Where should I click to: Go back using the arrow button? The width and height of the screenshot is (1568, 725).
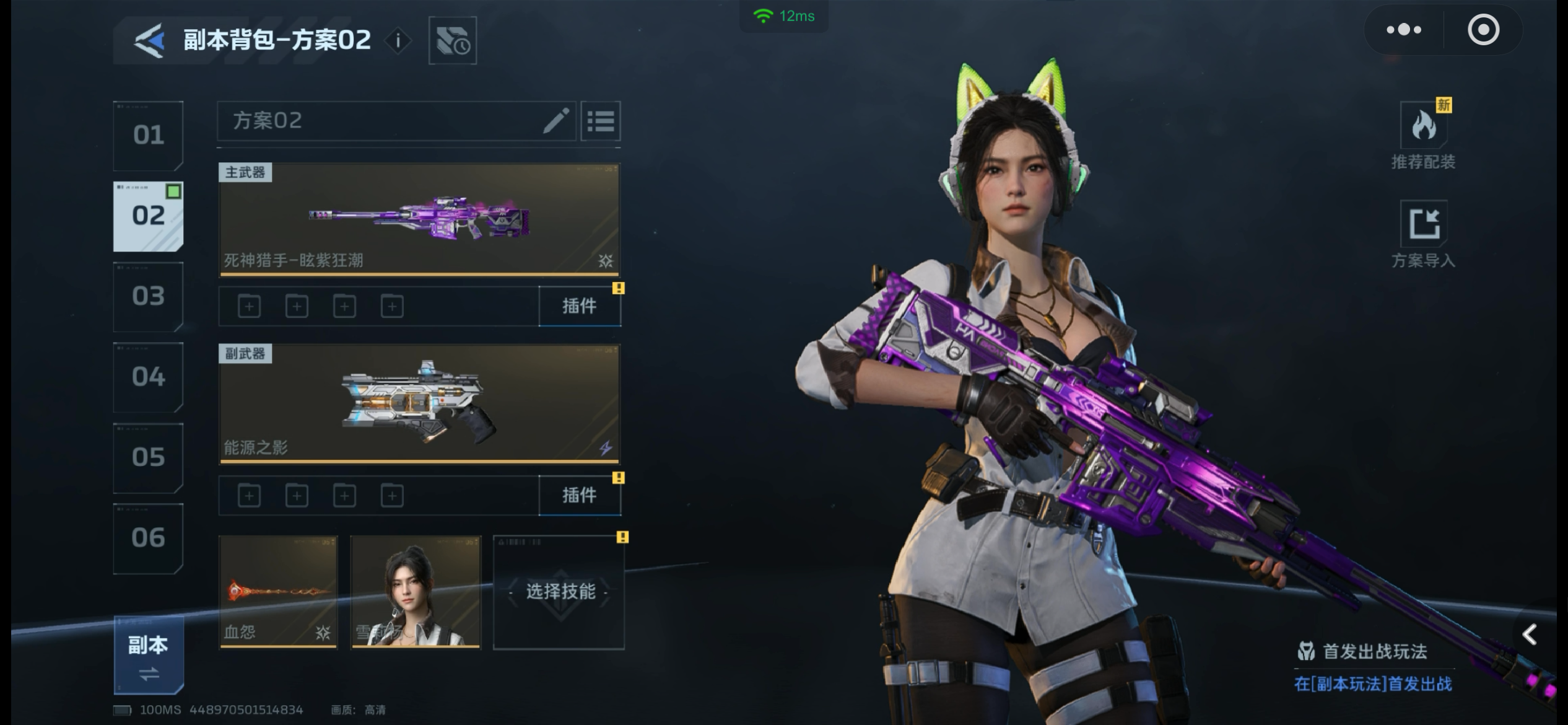tap(150, 41)
